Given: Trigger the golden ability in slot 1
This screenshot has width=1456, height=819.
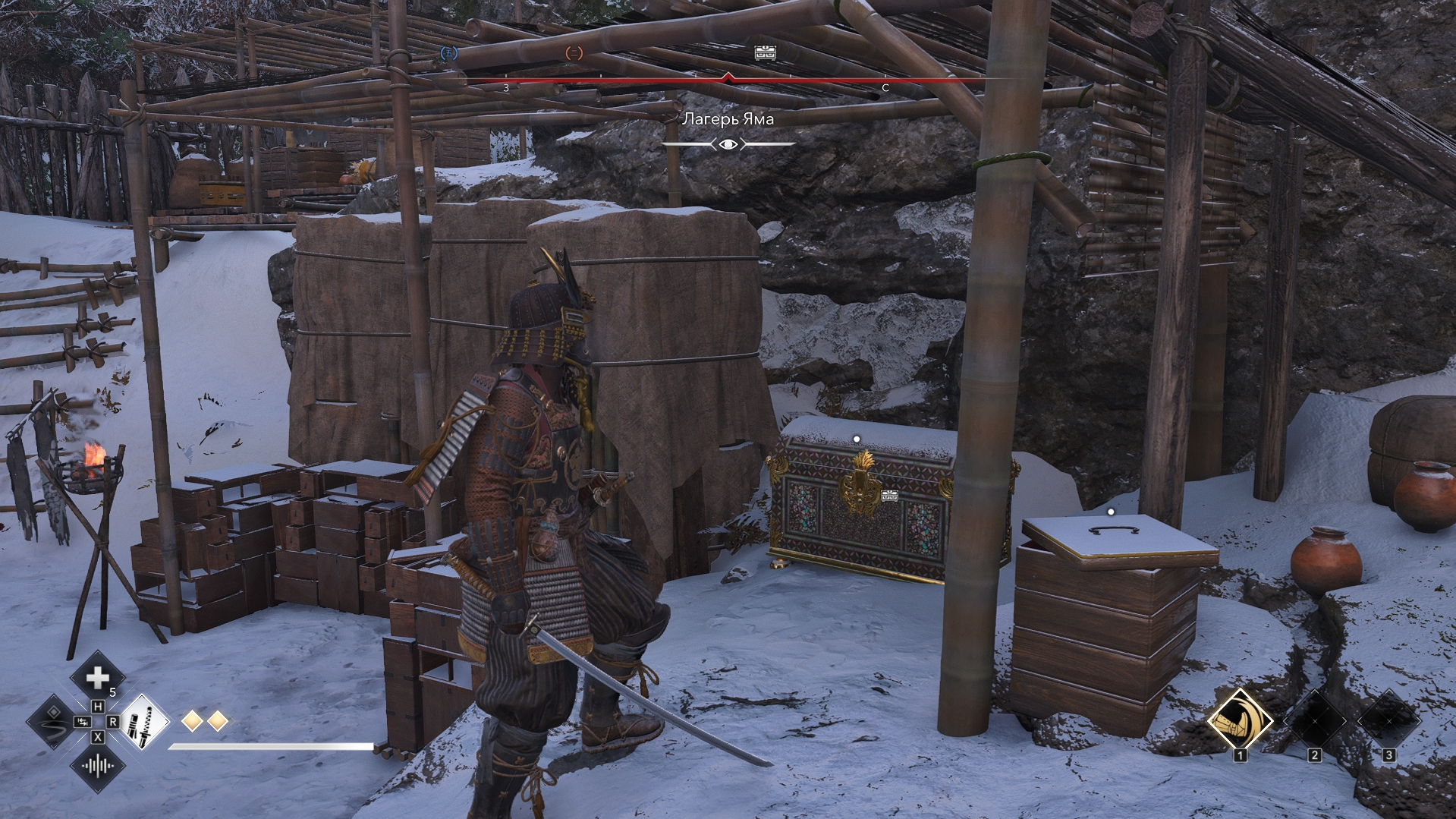Looking at the screenshot, I should [1240, 720].
